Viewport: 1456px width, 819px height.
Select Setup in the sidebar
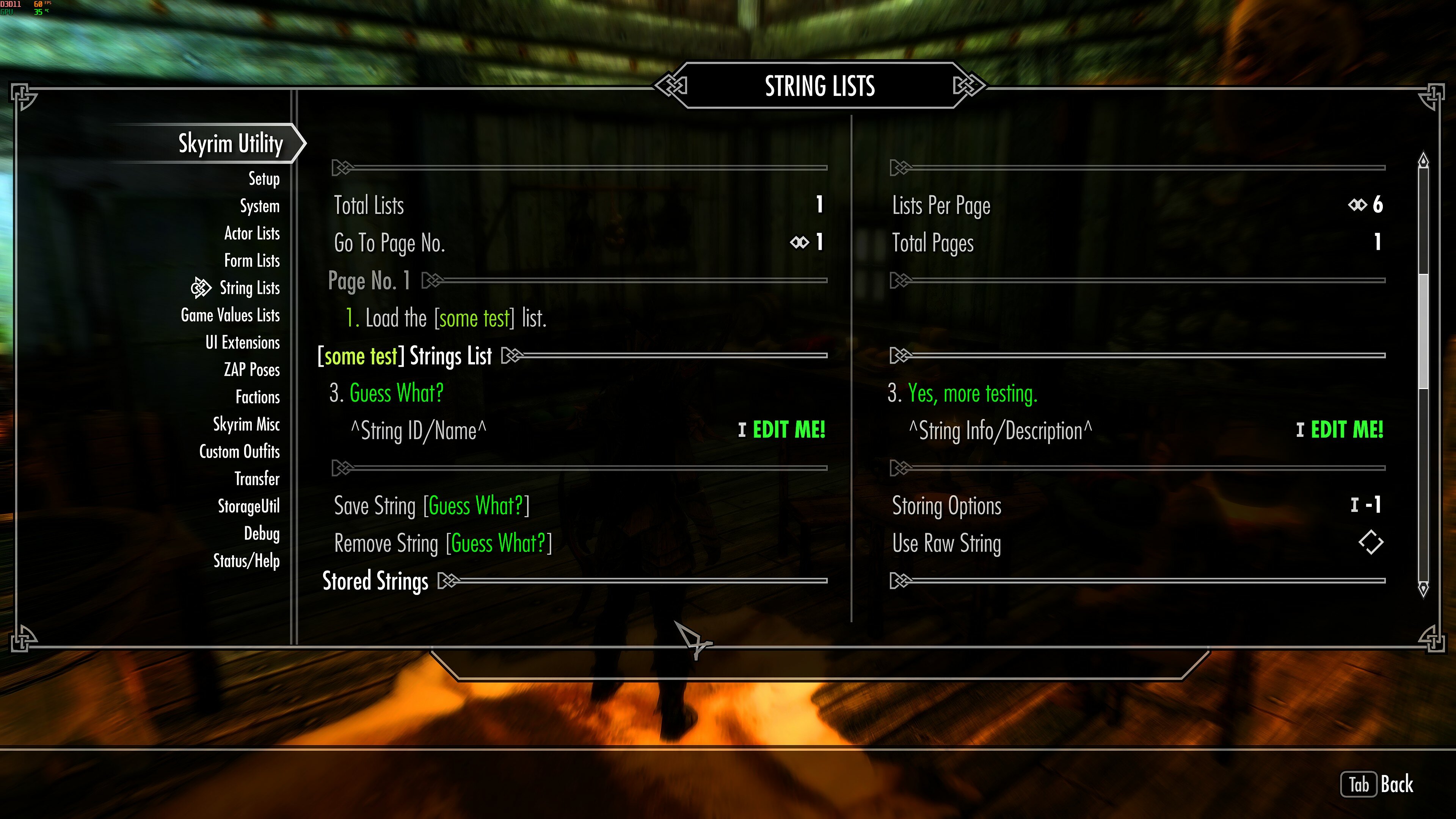[264, 179]
